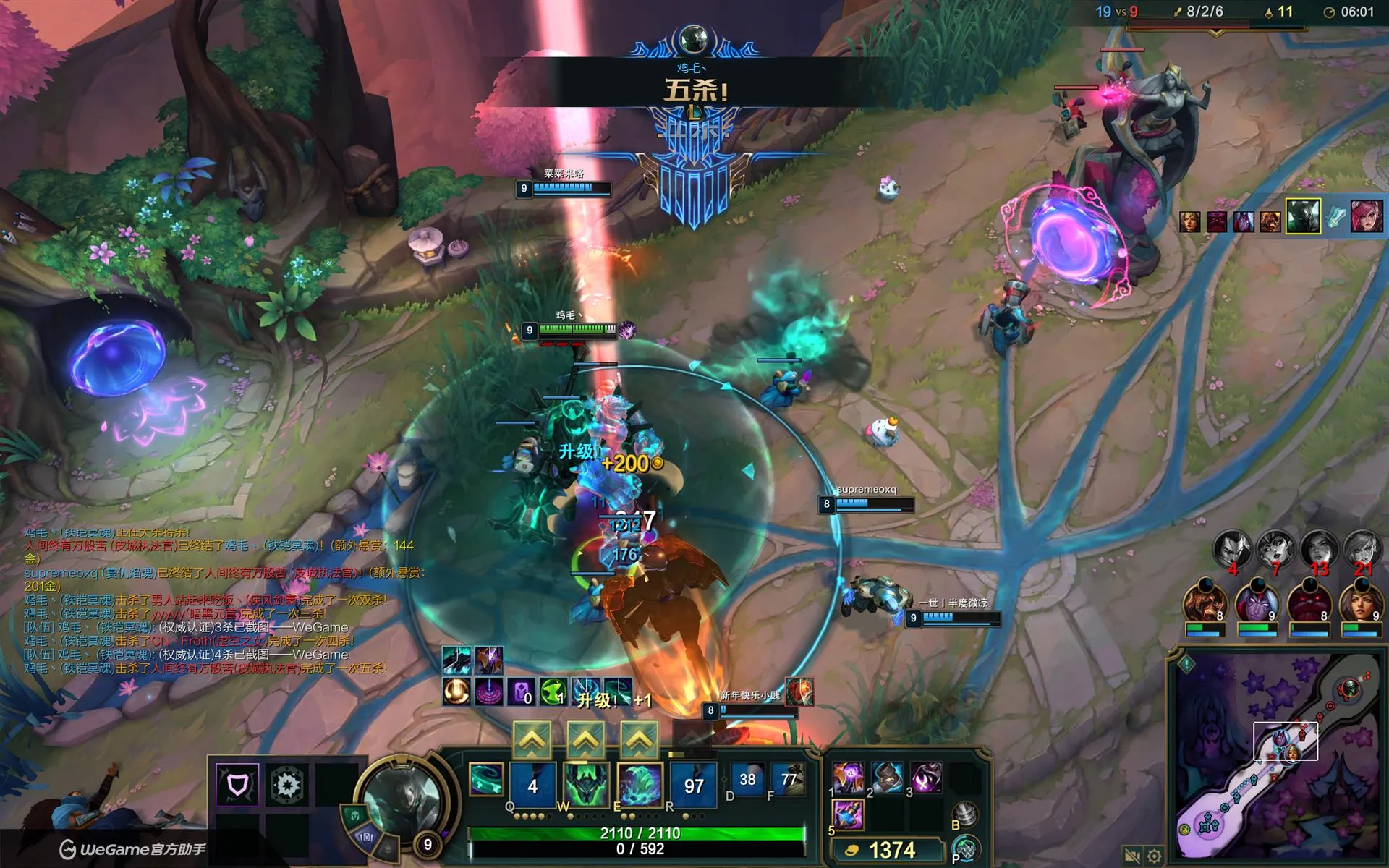Screen dimensions: 1389x868
Task: Use the F summoner spell
Action: pyautogui.click(x=788, y=780)
